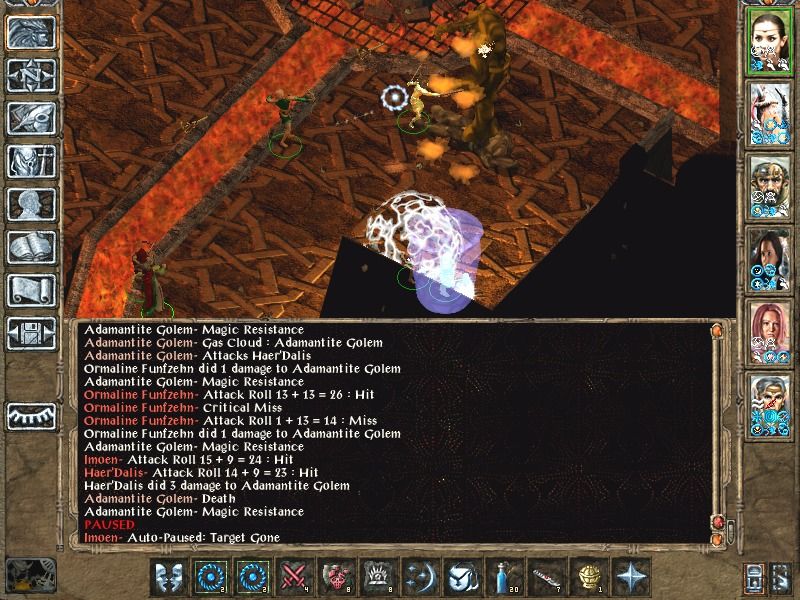Use the blue potion bottle slot

(504, 578)
